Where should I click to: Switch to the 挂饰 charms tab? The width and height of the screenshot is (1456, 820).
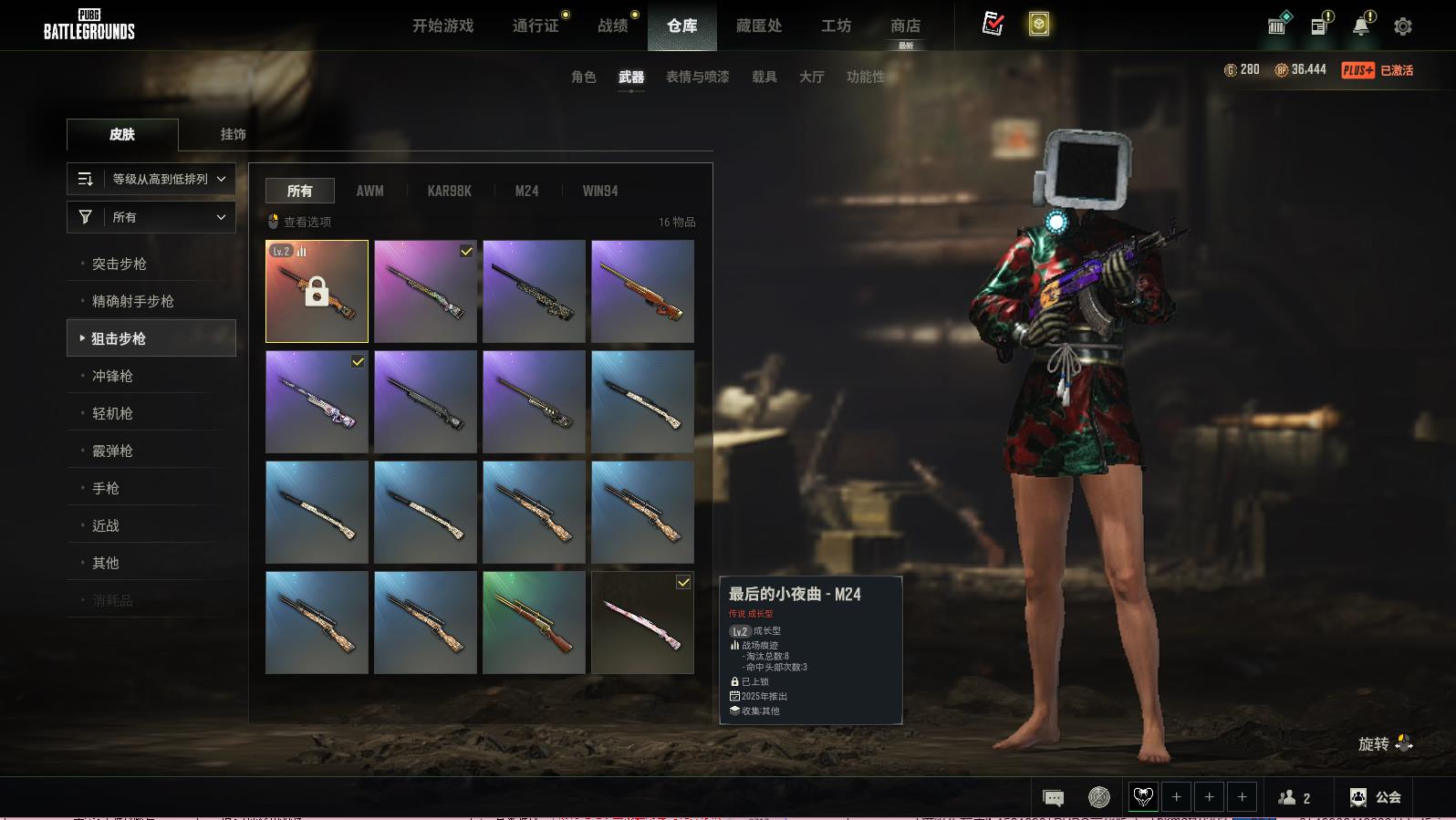click(233, 134)
